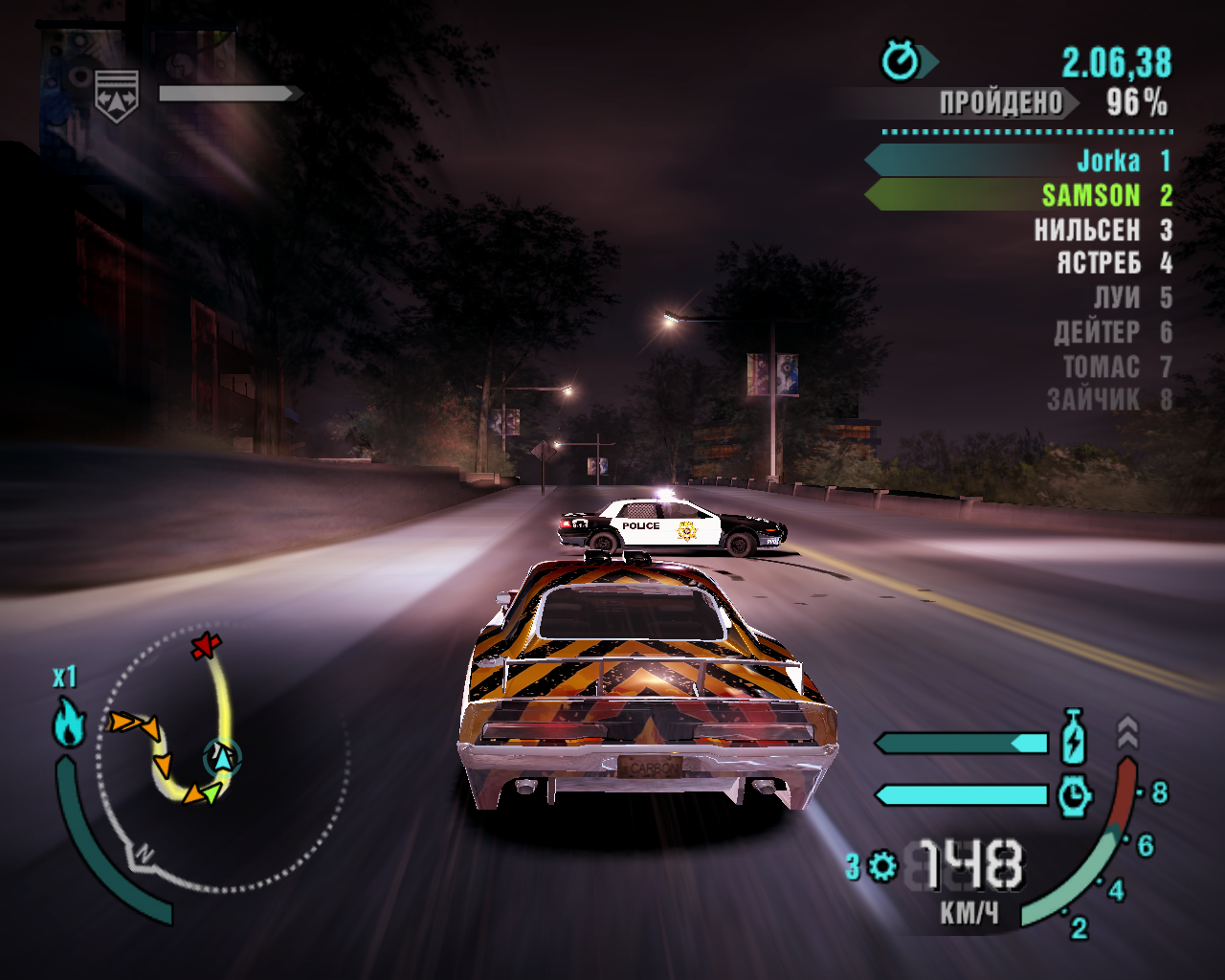Click the race timer stopwatch icon

tap(901, 61)
